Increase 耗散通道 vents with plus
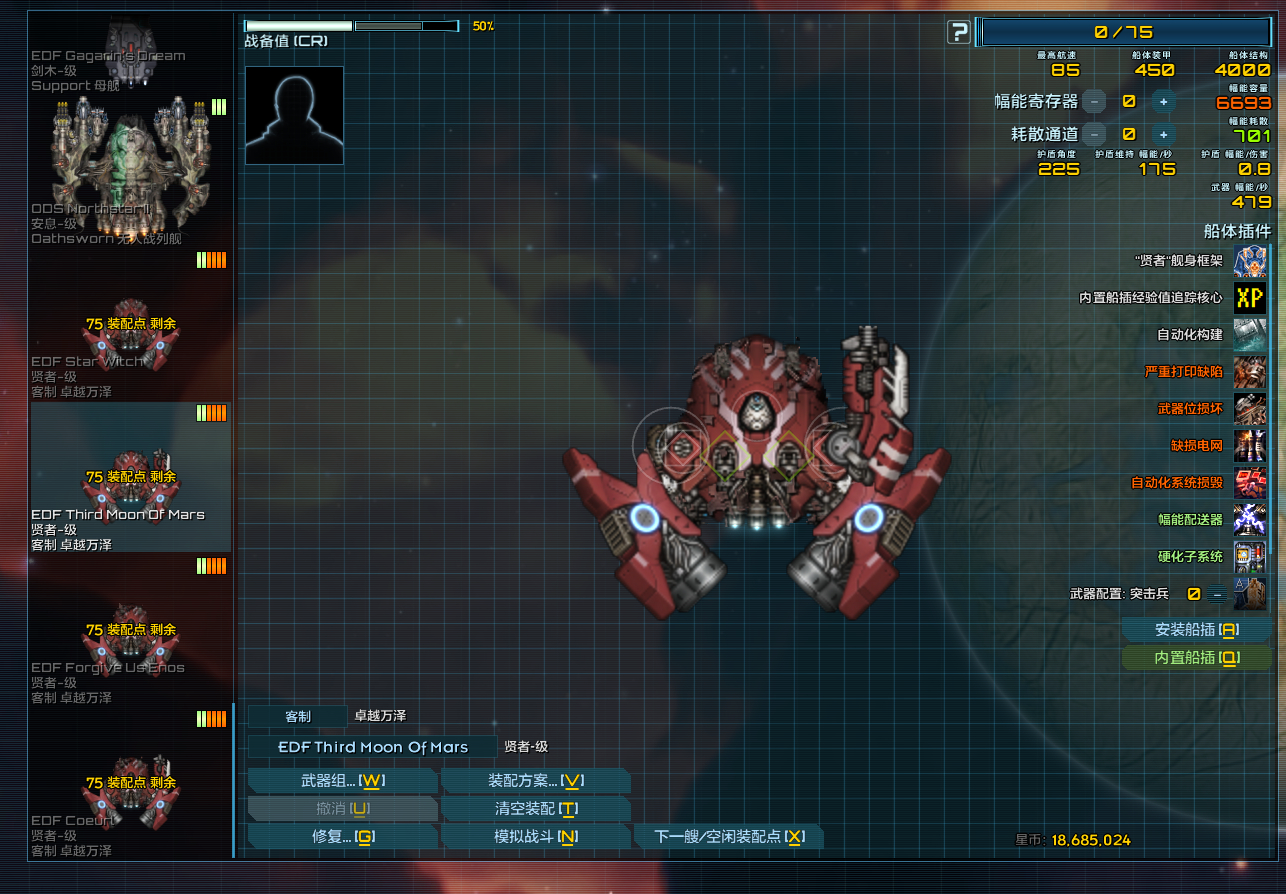 [x=1163, y=134]
